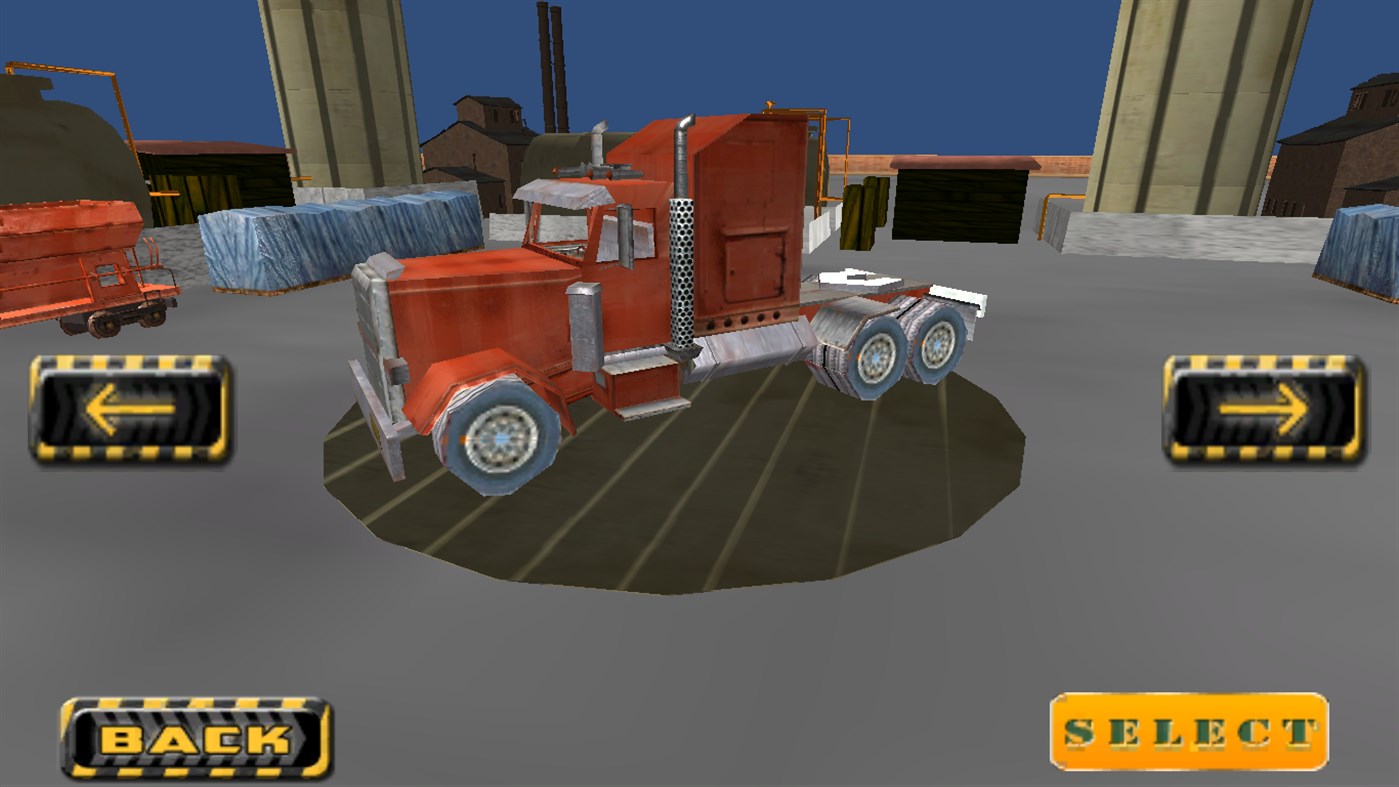This screenshot has width=1399, height=787.
Task: Select the yellow arrow inside the left navigation box
Action: click(130, 410)
